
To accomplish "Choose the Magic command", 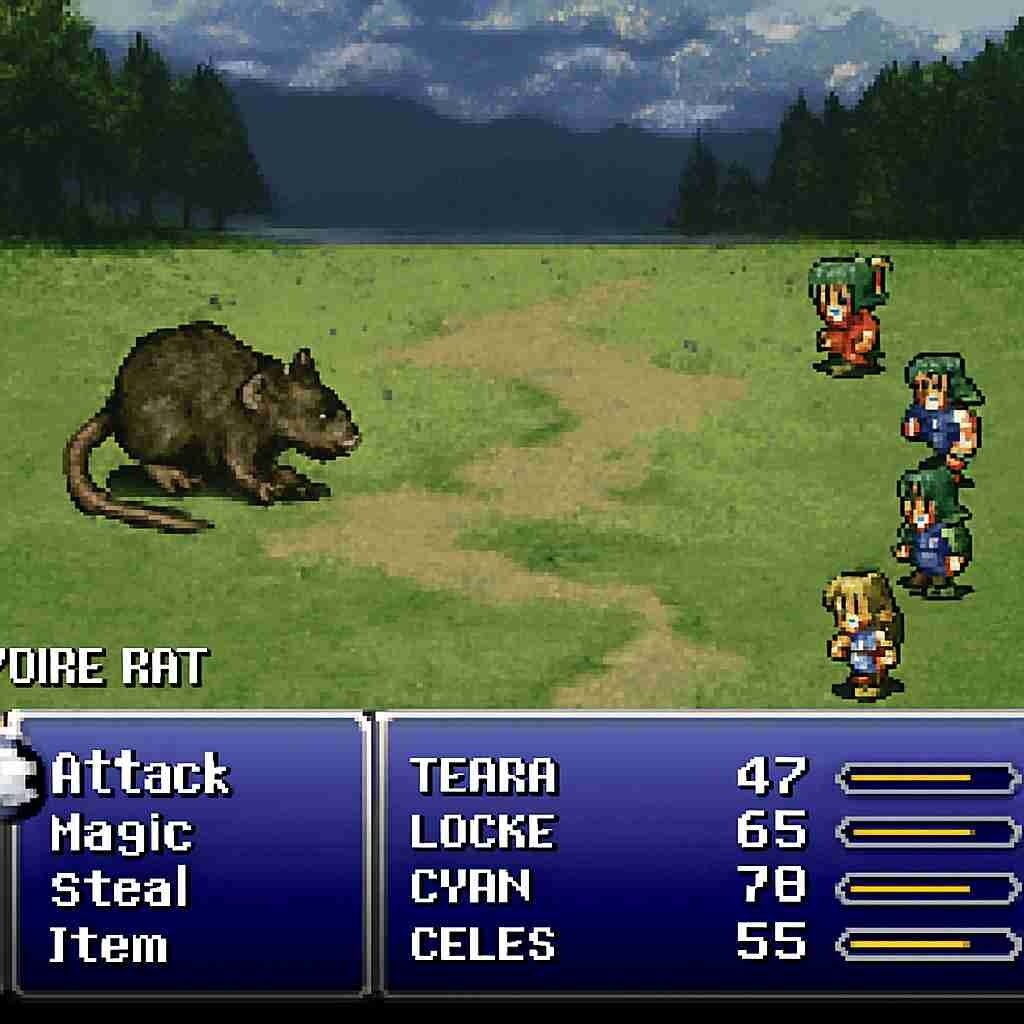I will click(121, 833).
